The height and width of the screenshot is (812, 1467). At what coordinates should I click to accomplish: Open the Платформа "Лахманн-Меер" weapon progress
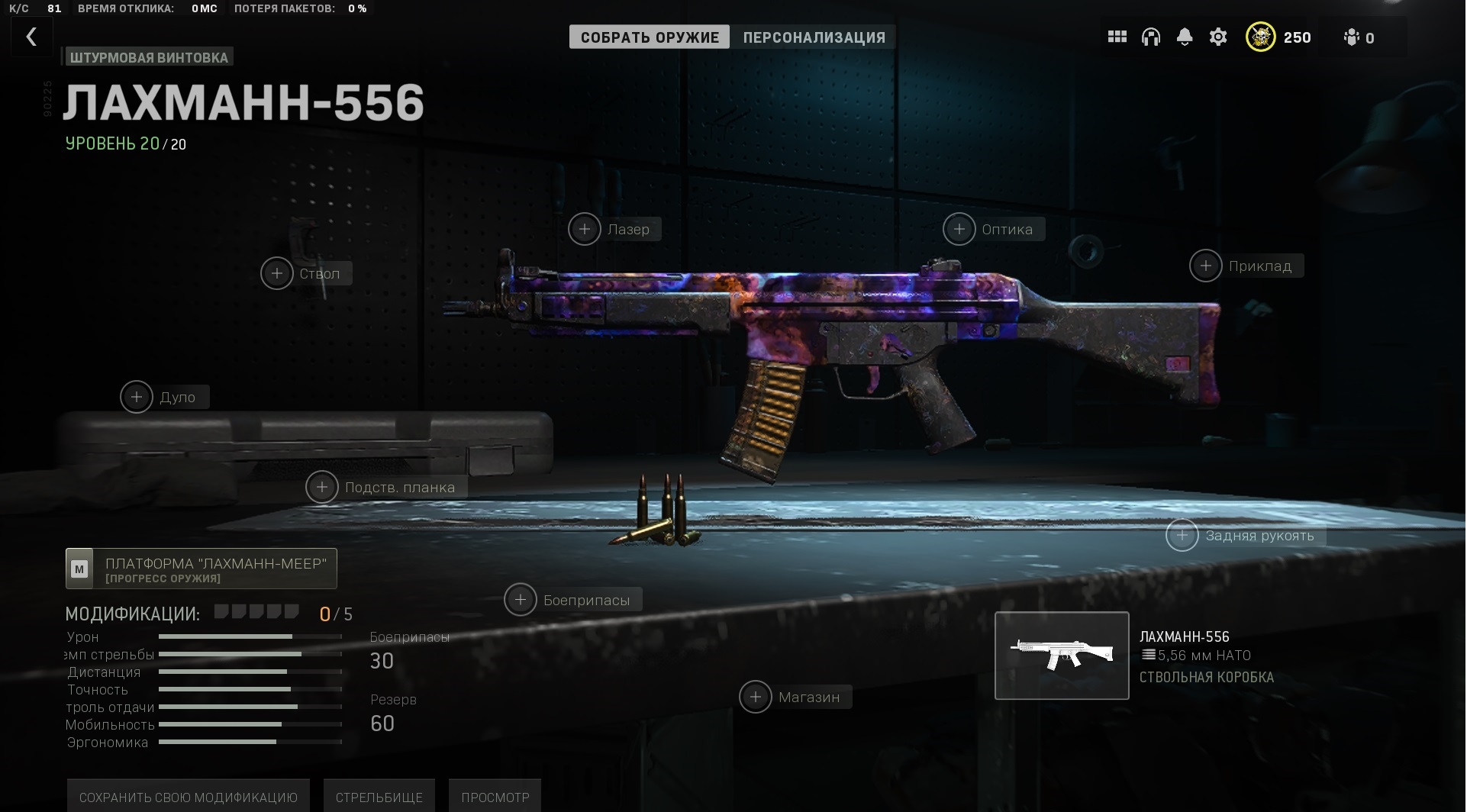coord(202,569)
